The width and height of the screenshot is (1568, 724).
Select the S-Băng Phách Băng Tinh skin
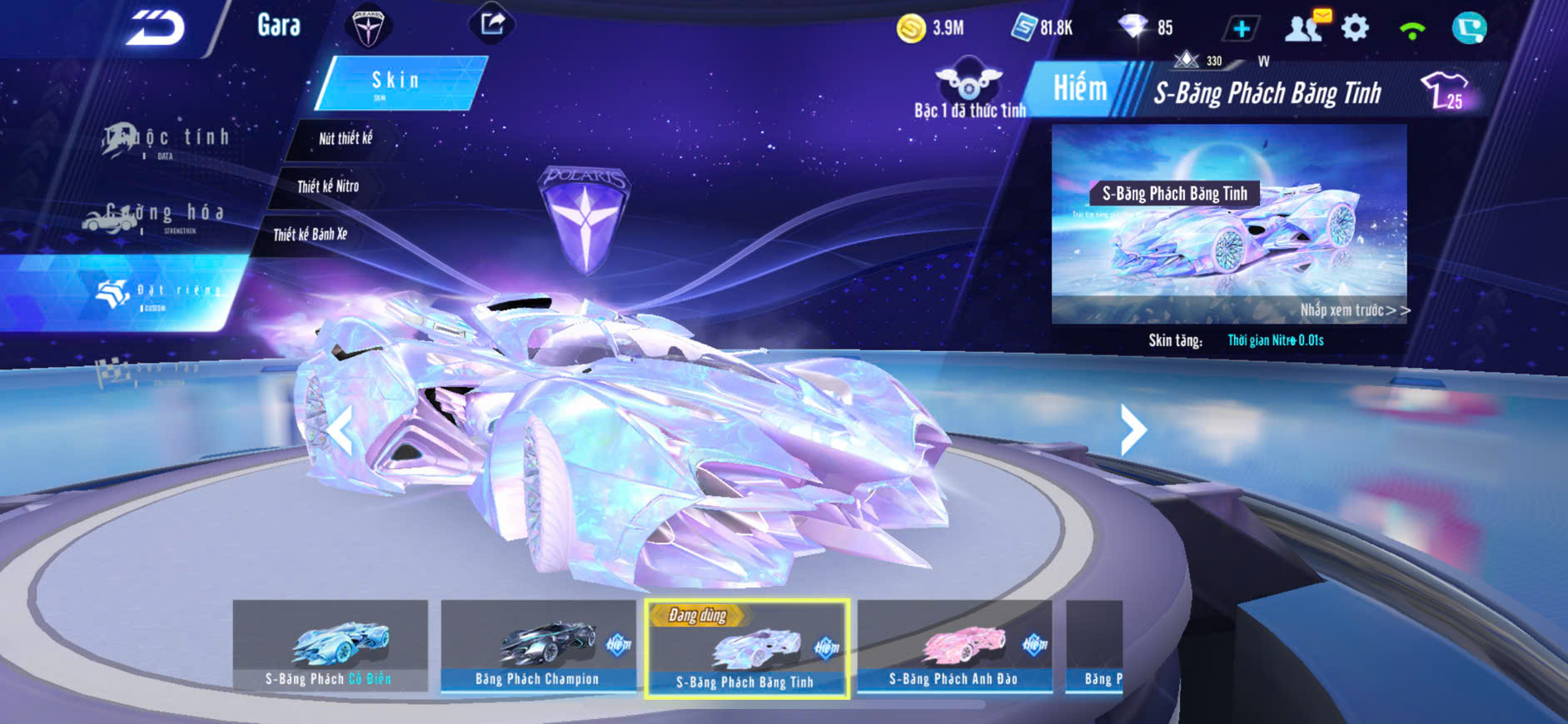tap(747, 648)
